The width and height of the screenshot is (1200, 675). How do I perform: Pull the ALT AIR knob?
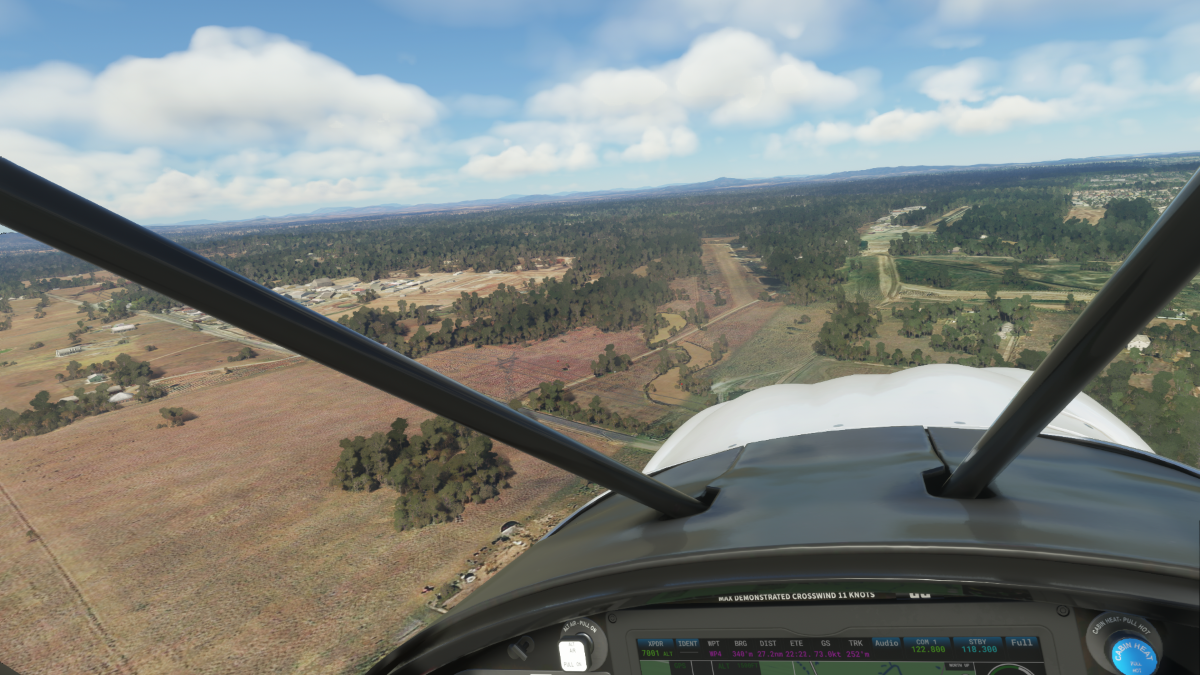[574, 653]
